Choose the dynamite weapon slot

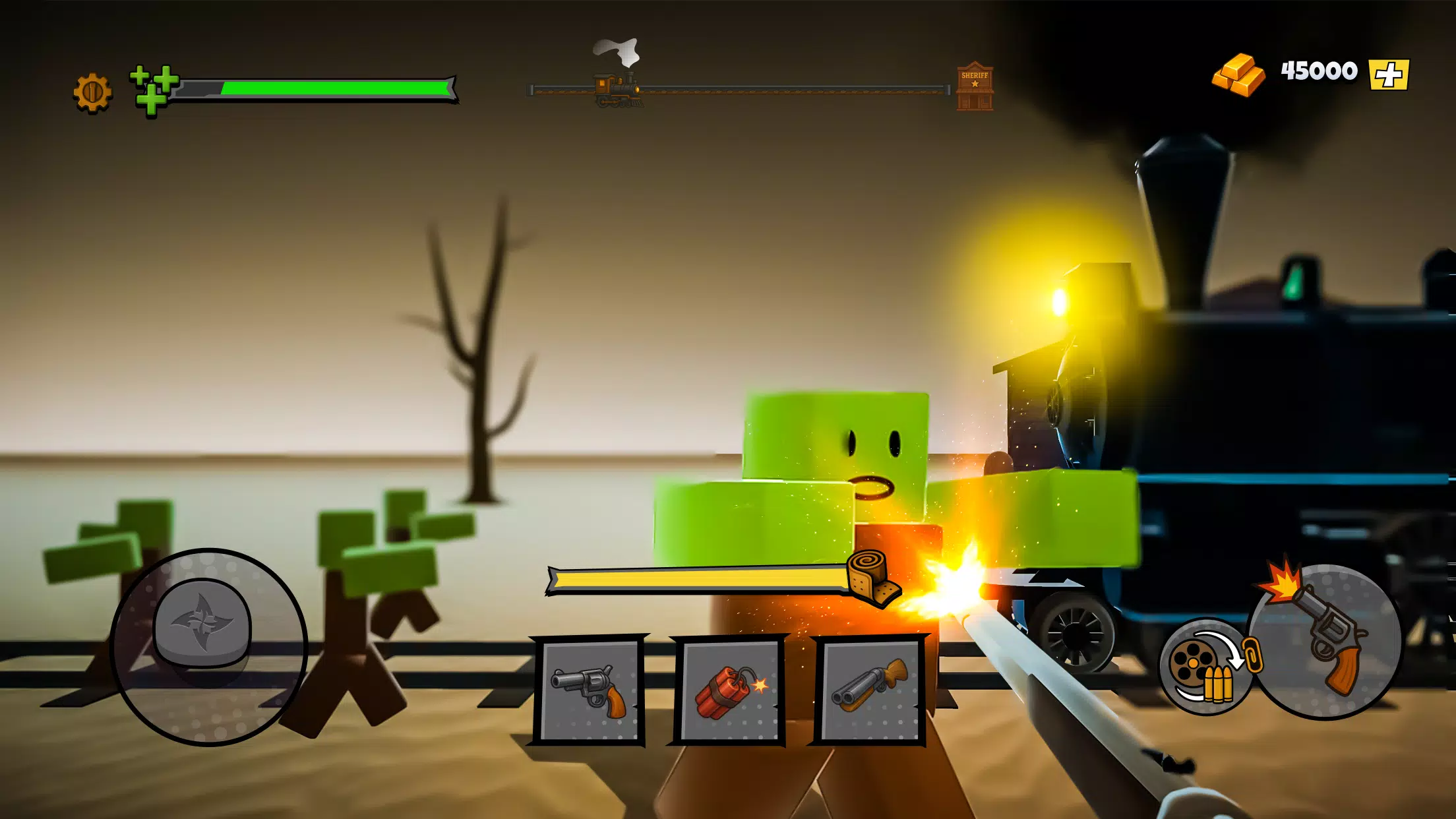[729, 690]
